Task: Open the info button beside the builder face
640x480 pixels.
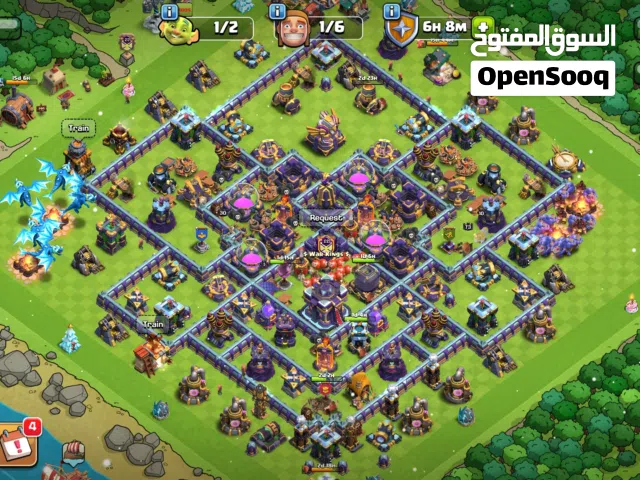Action: [280, 11]
